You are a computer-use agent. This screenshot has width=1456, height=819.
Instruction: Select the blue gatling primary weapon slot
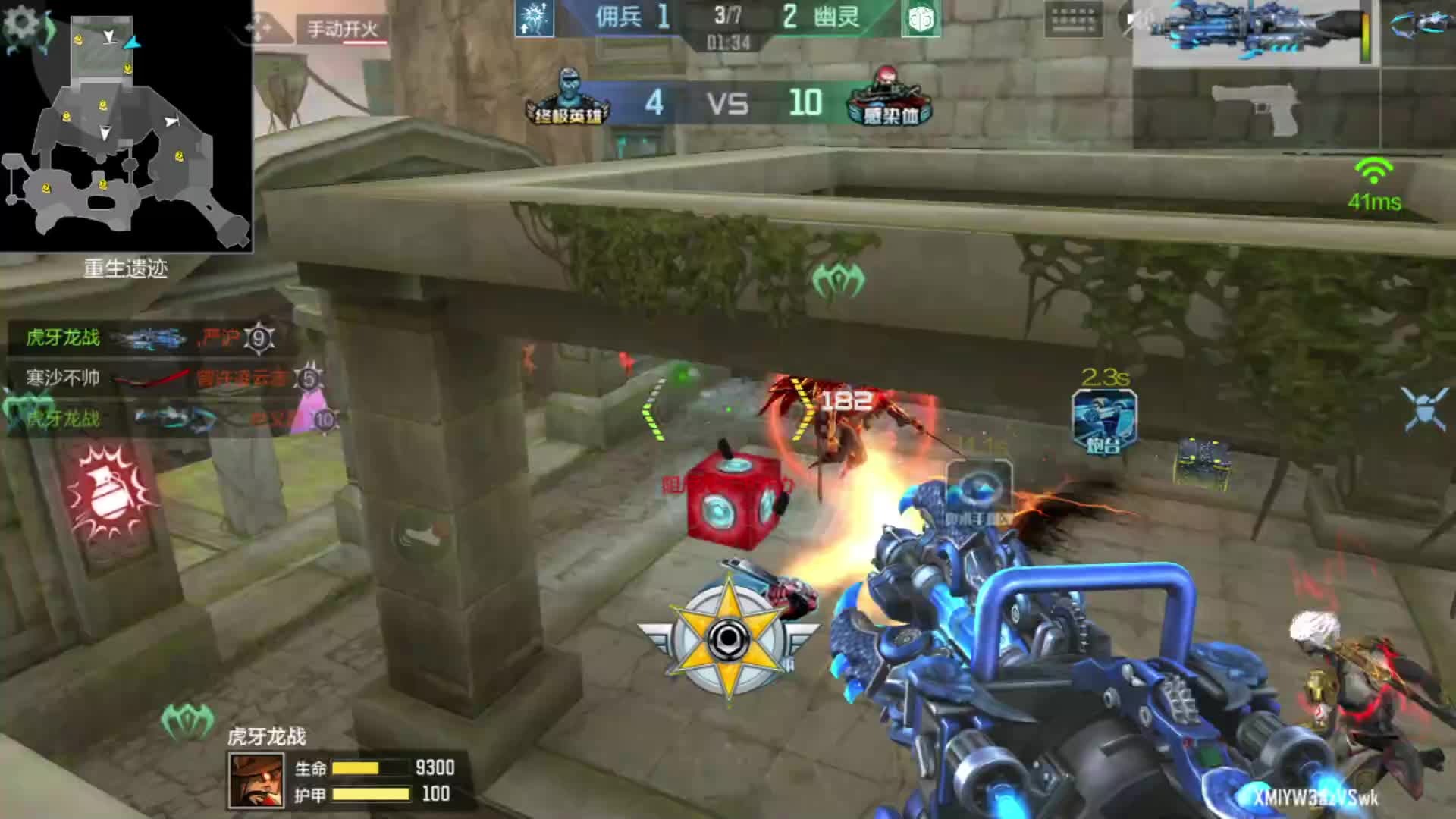coord(1255,33)
